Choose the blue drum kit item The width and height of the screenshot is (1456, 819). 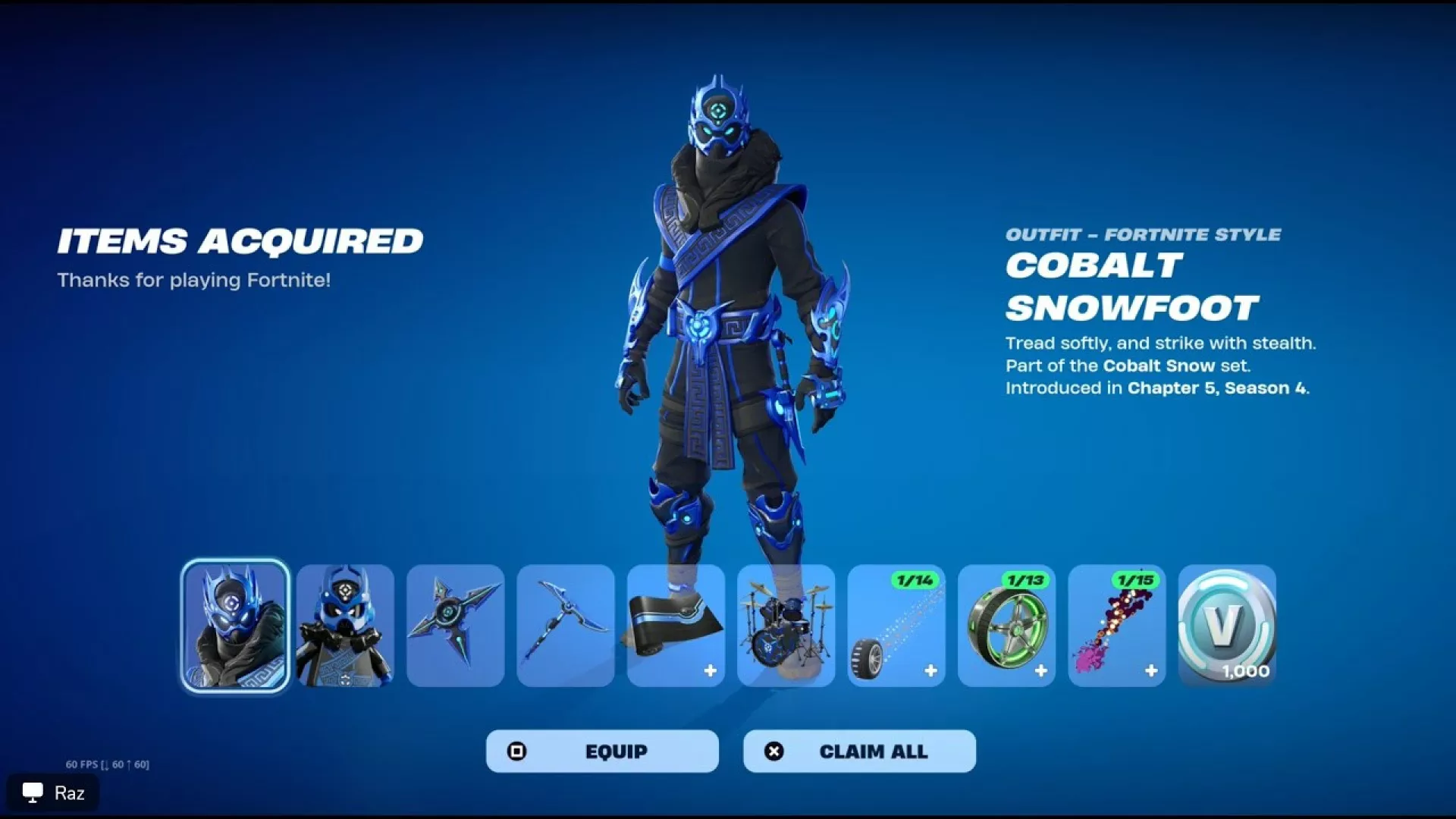point(786,626)
